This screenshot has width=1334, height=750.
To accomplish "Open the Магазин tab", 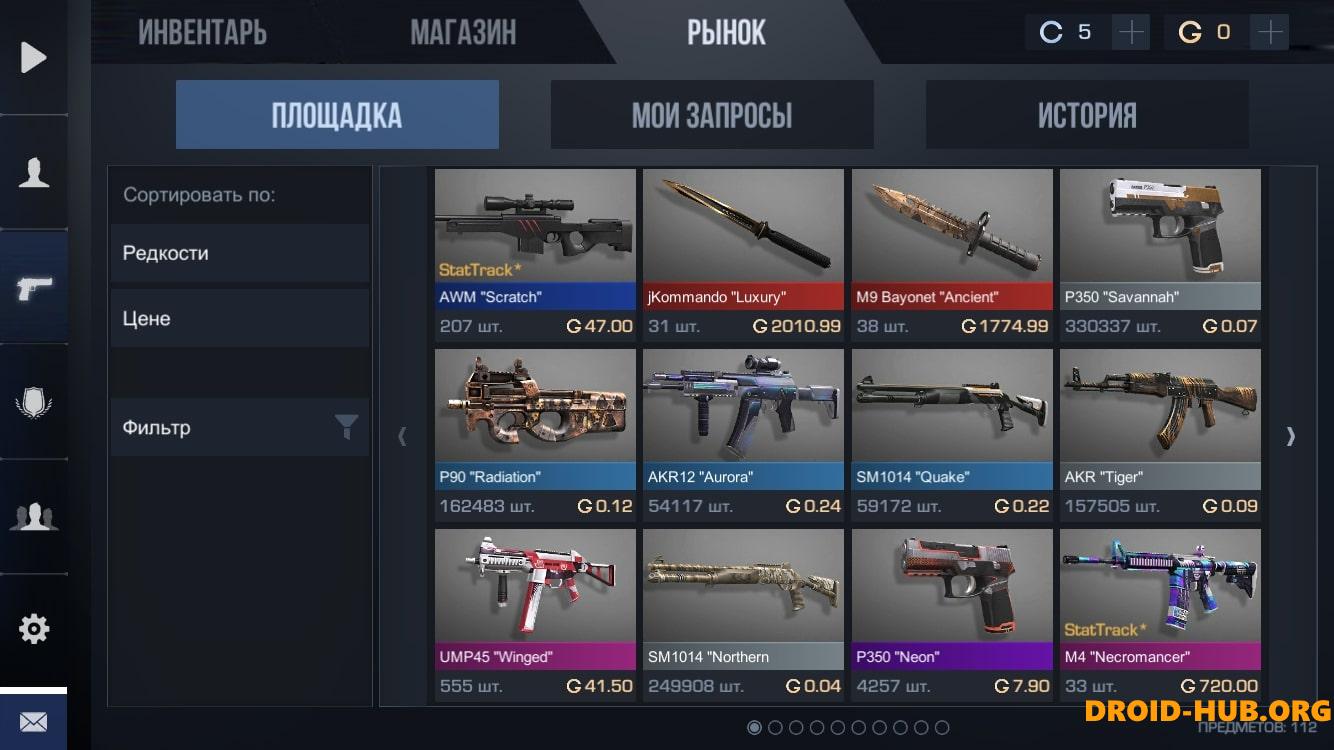I will click(x=463, y=33).
